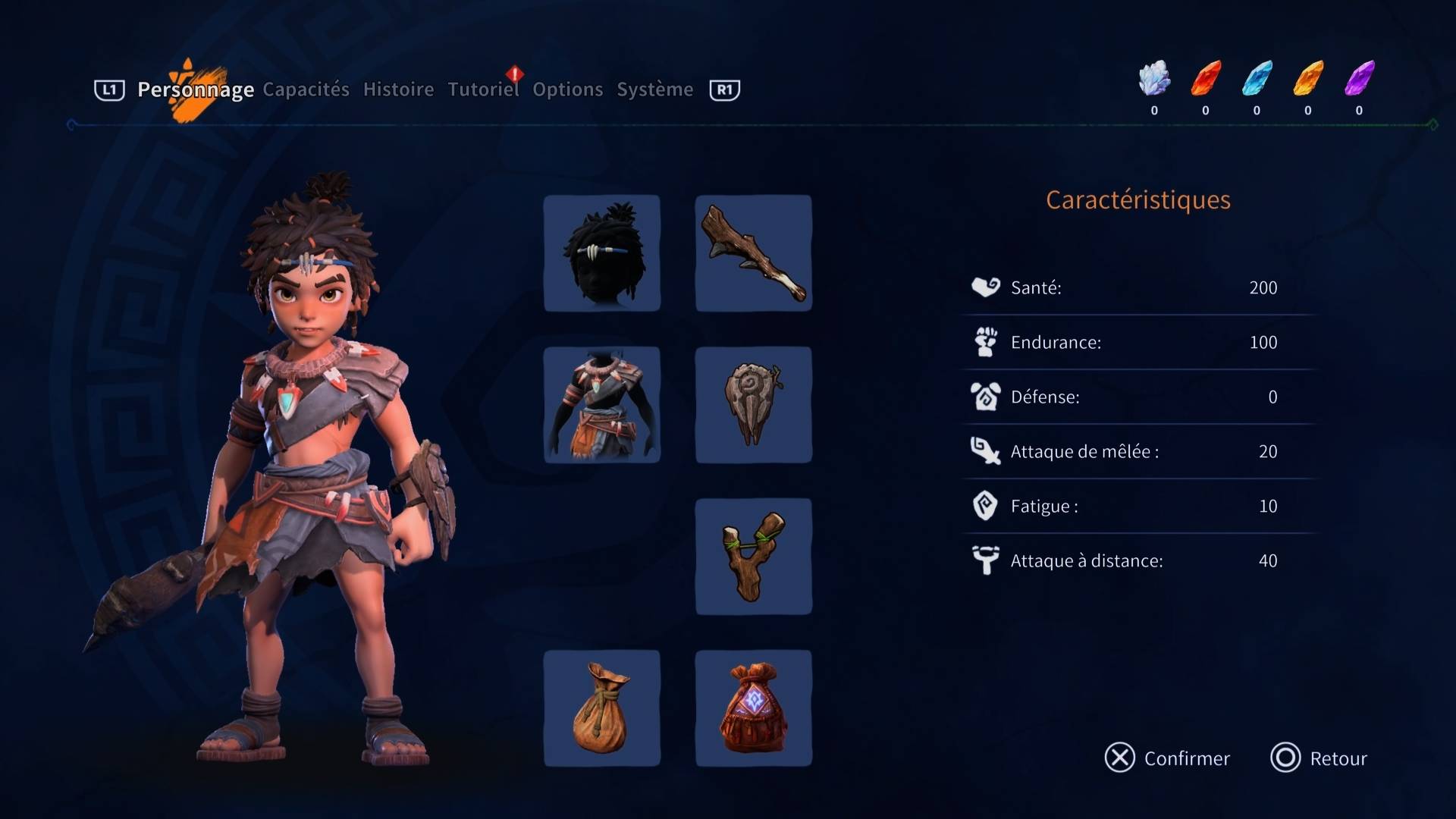Select the Tutoriel tab
Screen dimensions: 1456x819
[x=483, y=89]
